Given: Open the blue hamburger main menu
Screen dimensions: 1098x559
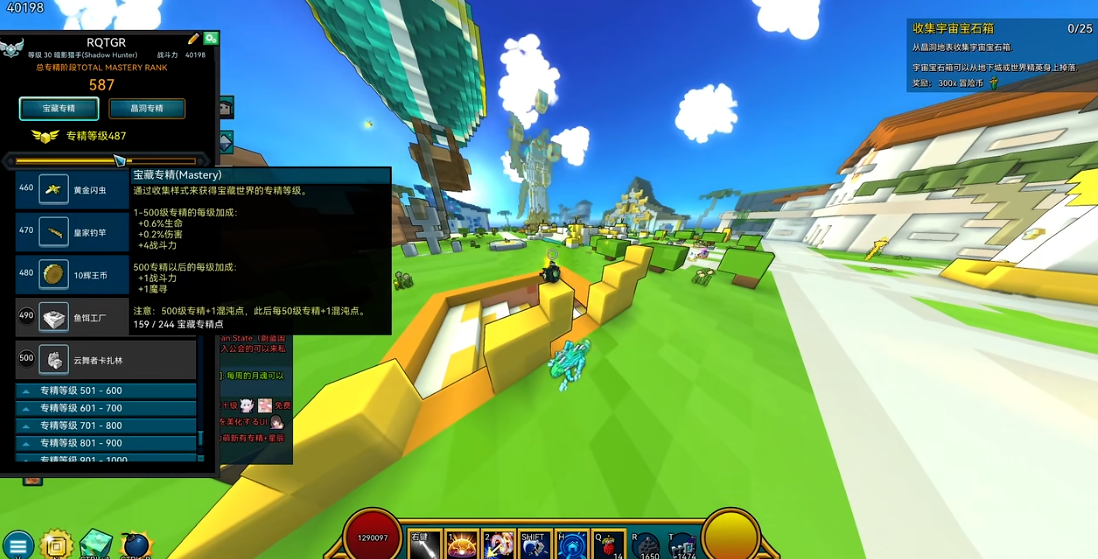Looking at the screenshot, I should [17, 546].
